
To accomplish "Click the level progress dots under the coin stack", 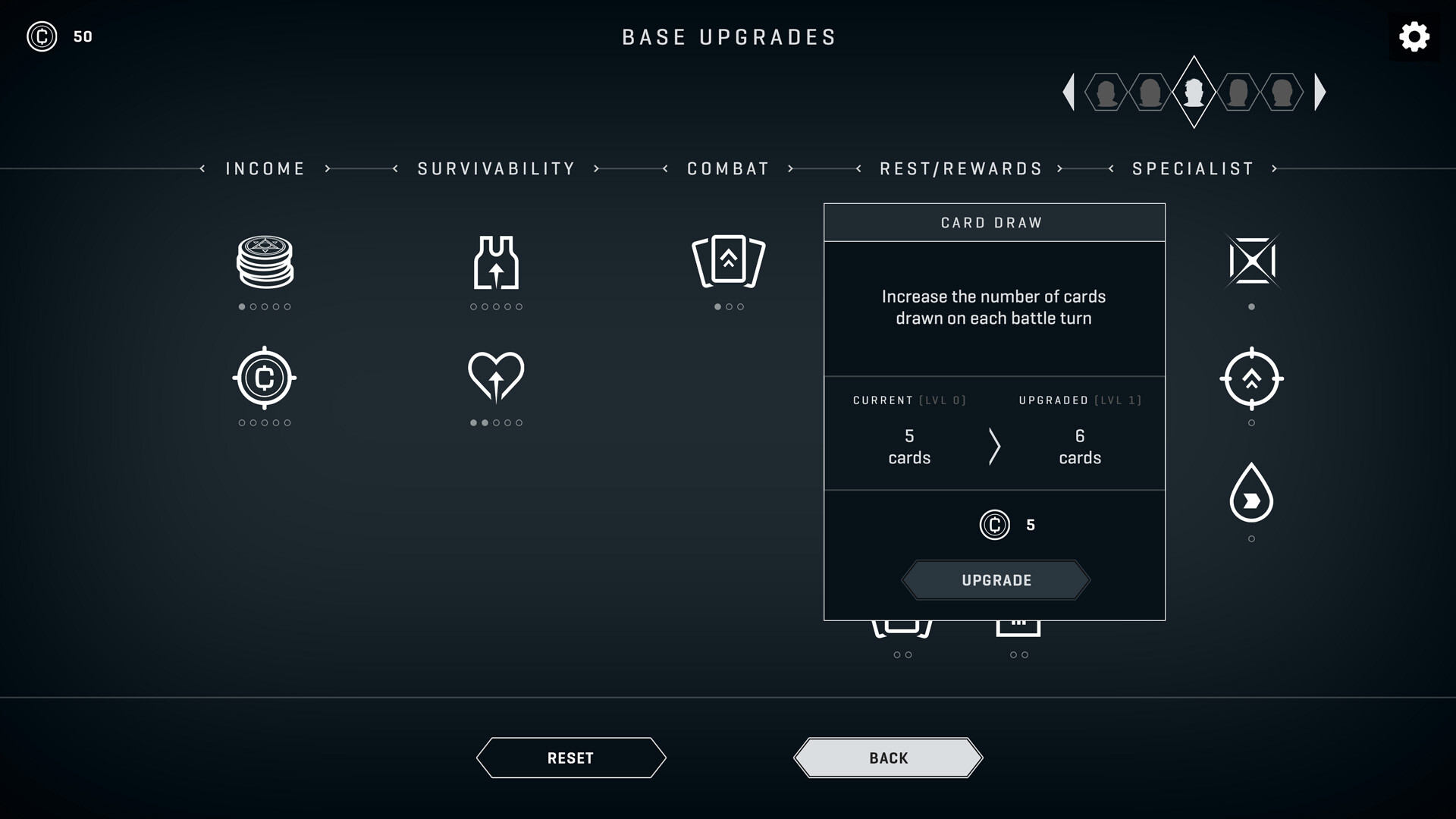I will [x=265, y=307].
